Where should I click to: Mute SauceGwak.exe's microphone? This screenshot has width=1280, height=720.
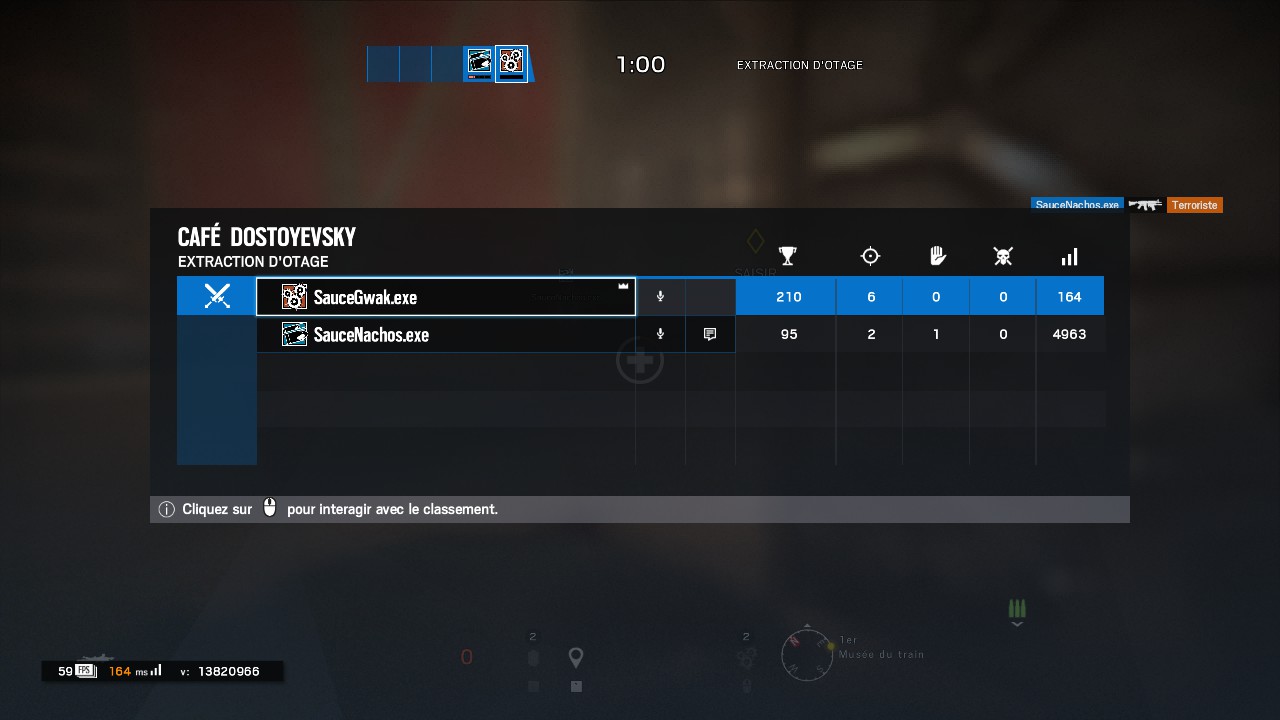(x=660, y=296)
